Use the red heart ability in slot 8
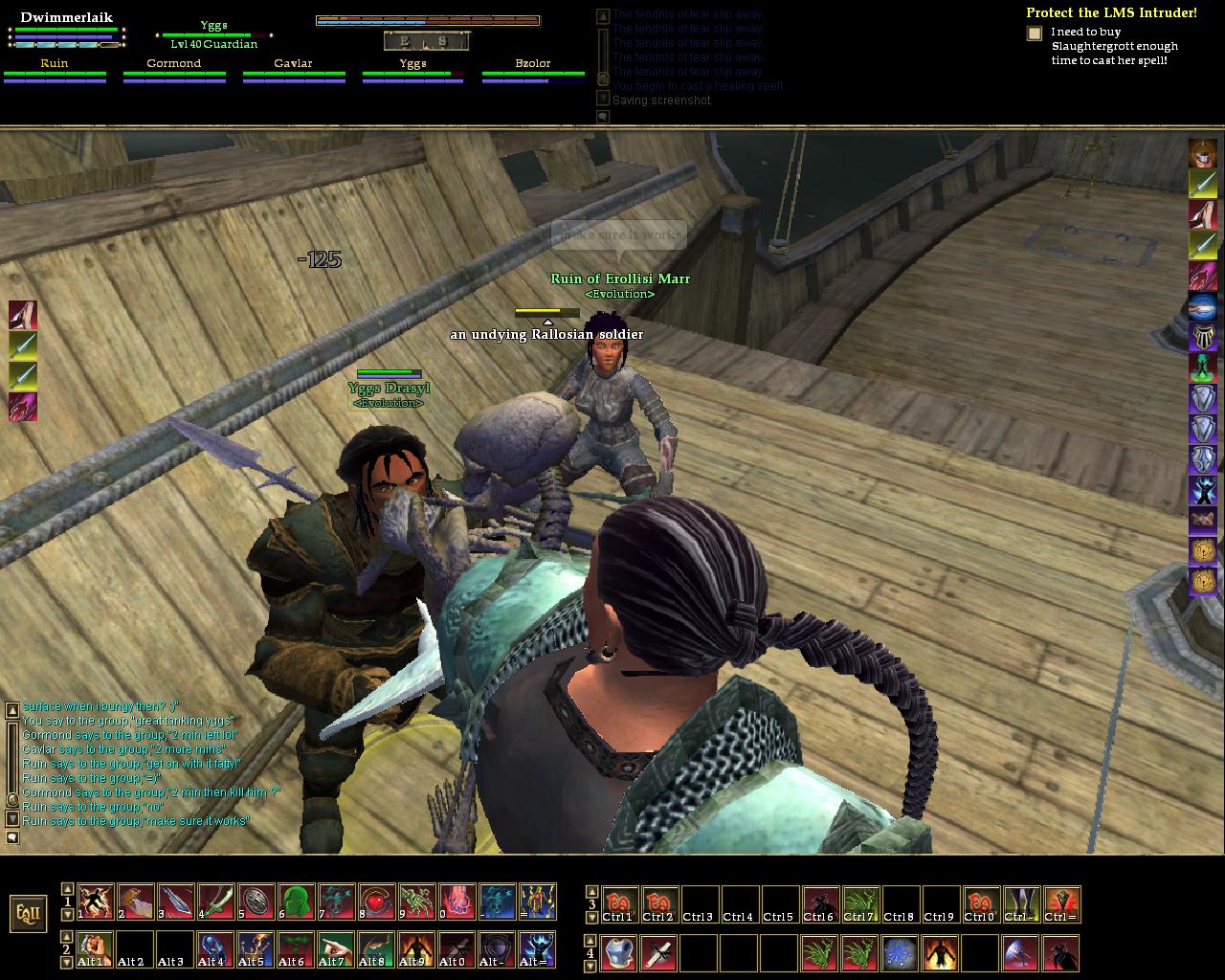Image resolution: width=1225 pixels, height=980 pixels. [x=377, y=901]
